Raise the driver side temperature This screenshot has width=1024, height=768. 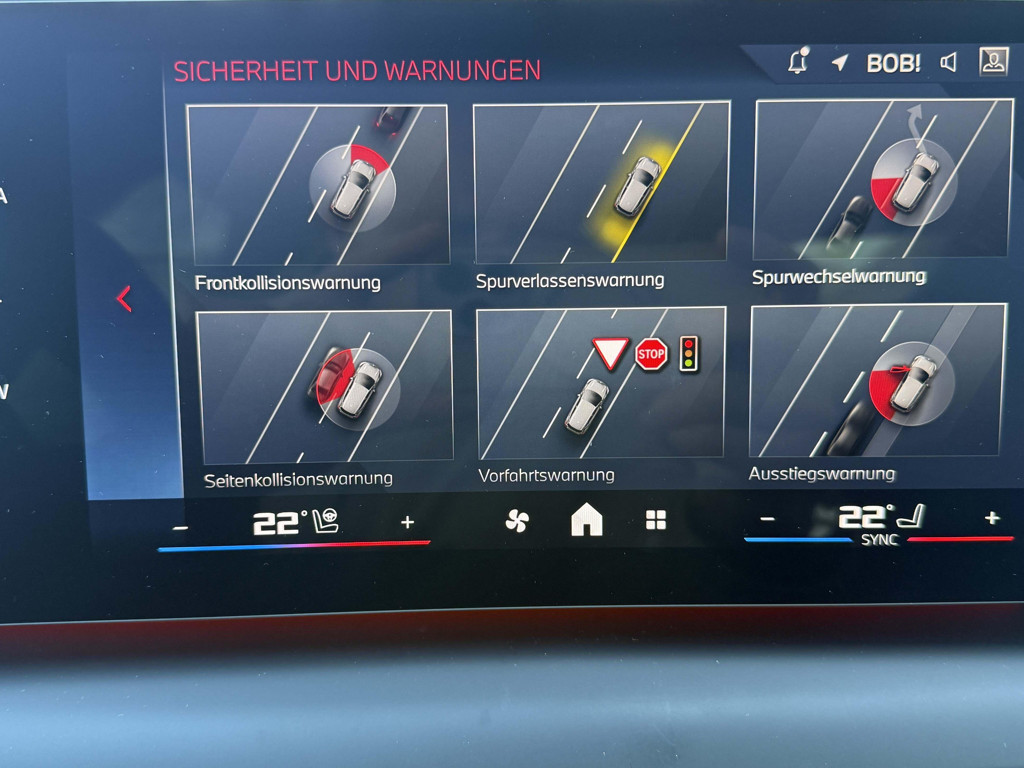click(x=407, y=522)
